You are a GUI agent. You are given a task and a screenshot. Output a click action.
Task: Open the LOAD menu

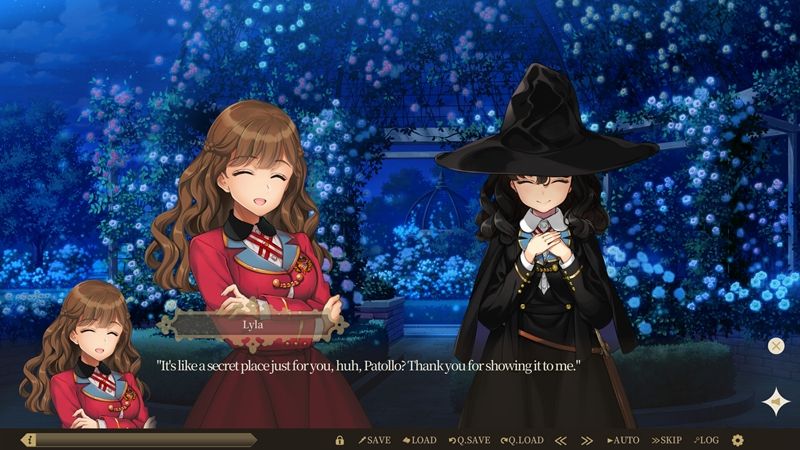pos(420,440)
